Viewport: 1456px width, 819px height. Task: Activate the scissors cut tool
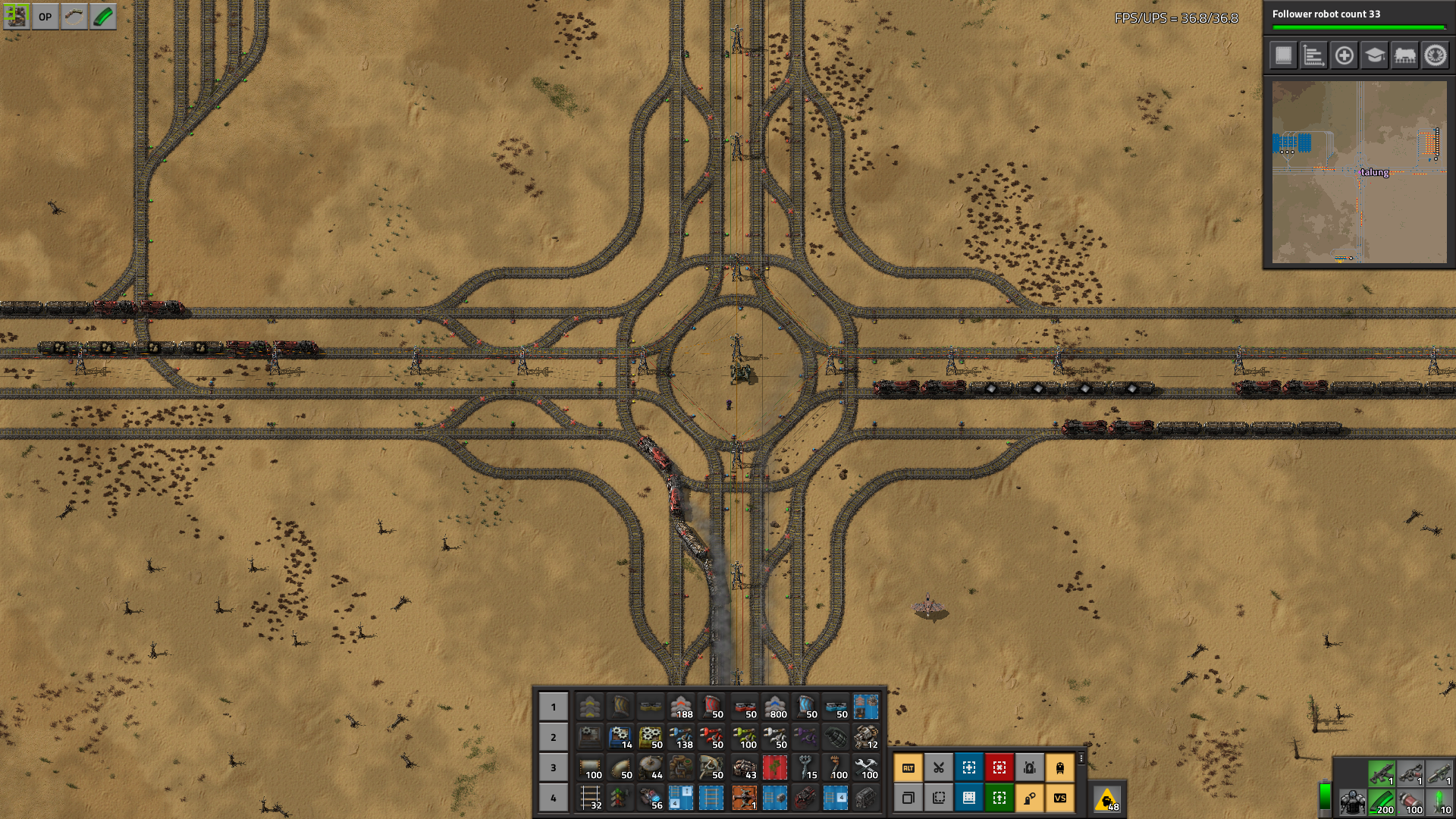click(x=938, y=767)
